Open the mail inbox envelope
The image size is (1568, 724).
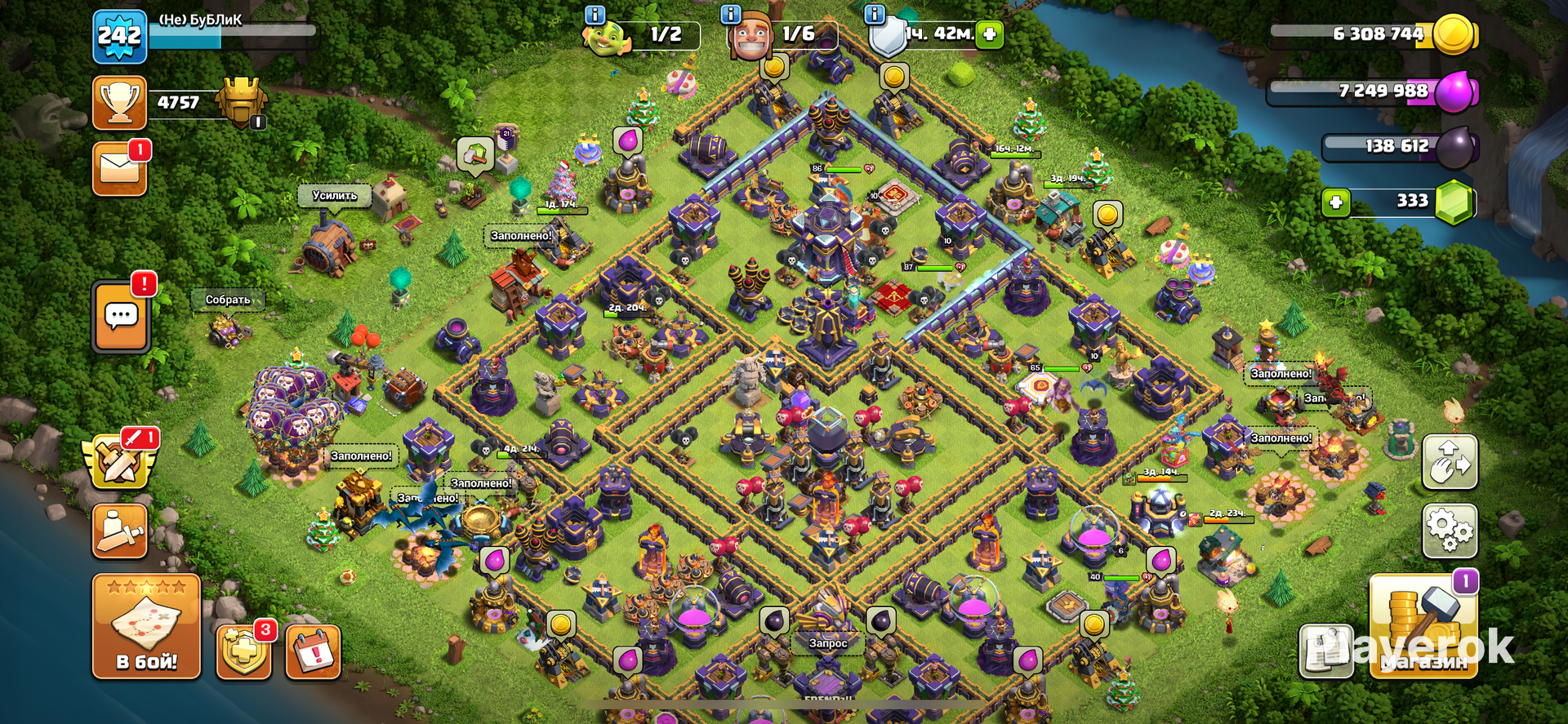click(x=119, y=169)
